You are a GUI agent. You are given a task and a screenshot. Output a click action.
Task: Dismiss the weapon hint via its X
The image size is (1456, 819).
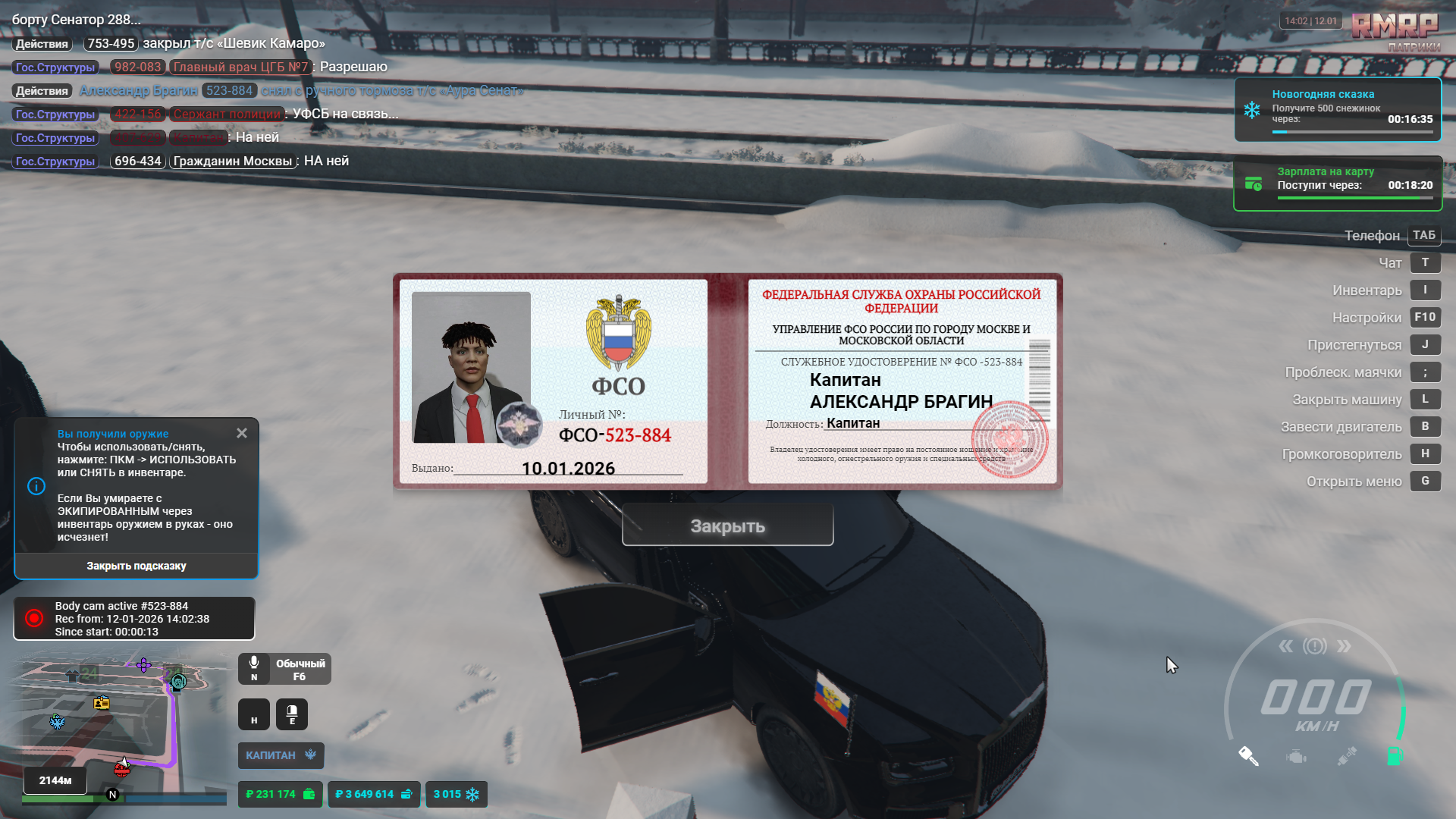click(242, 433)
